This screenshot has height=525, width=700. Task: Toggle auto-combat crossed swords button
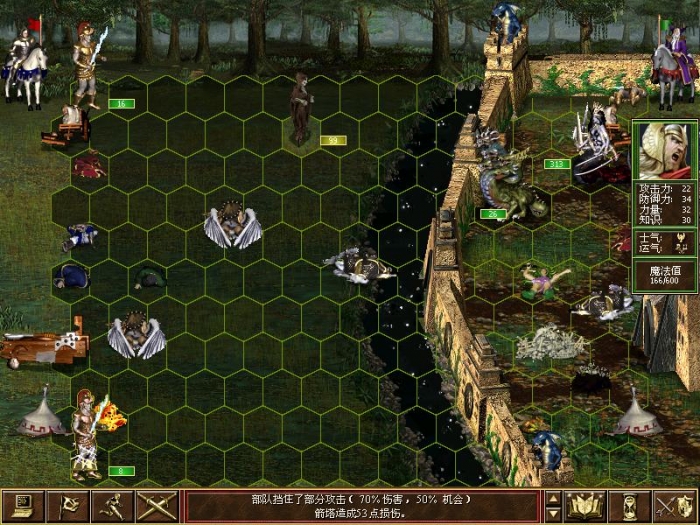(x=158, y=506)
